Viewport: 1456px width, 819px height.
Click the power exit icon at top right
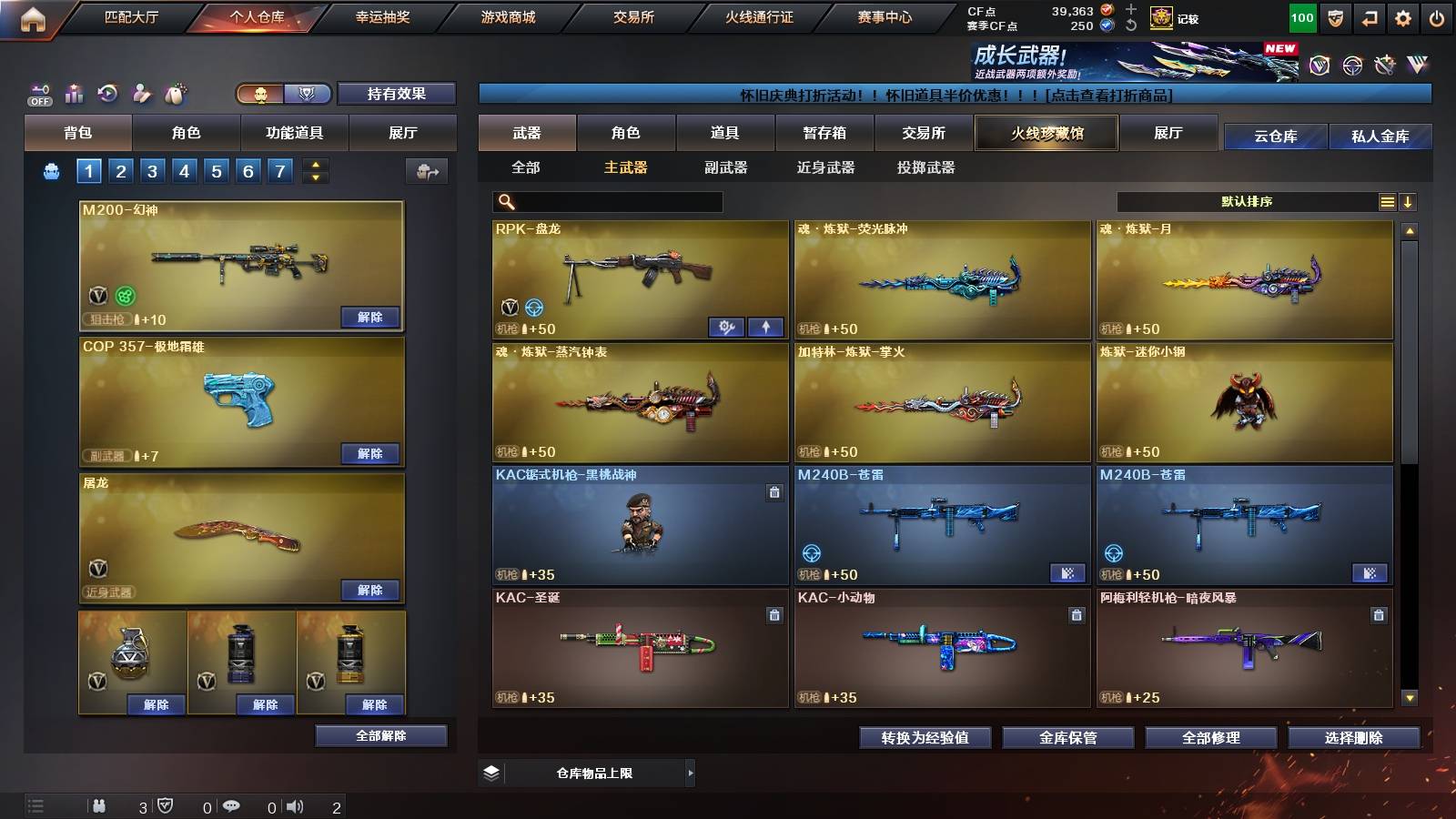[1436, 16]
